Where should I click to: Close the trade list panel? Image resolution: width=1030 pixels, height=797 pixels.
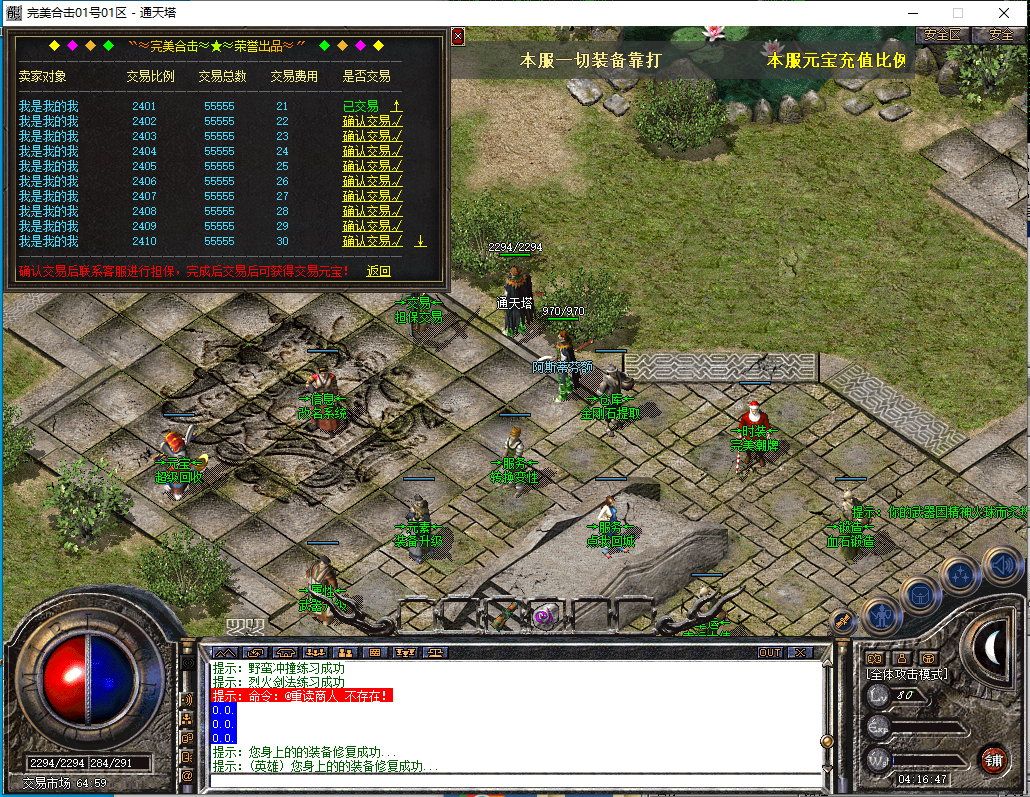coord(458,37)
